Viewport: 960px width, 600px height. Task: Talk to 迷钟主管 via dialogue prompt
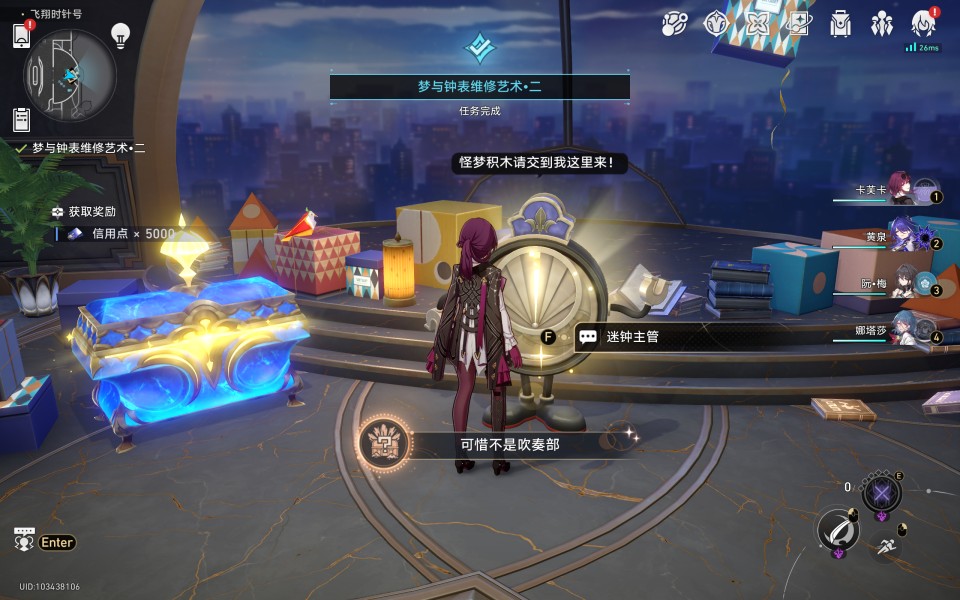pos(632,337)
